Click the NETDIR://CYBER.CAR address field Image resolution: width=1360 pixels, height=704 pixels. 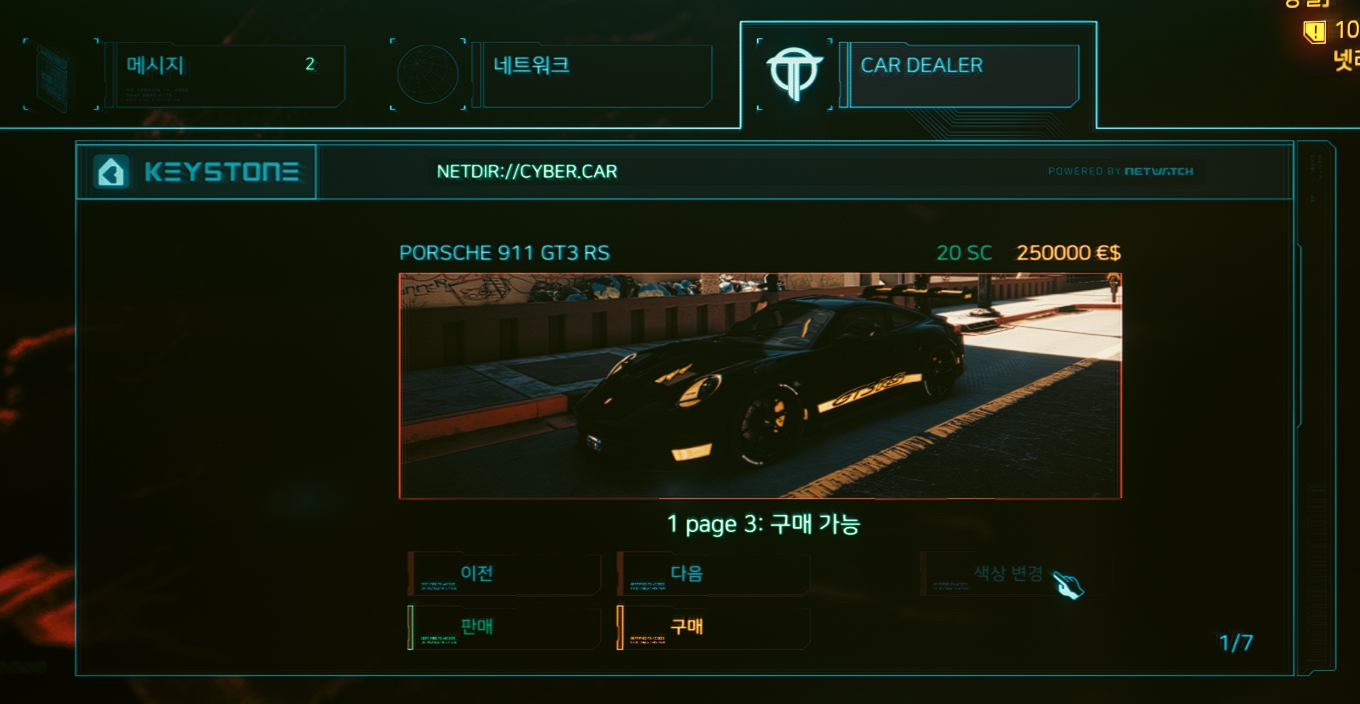527,172
